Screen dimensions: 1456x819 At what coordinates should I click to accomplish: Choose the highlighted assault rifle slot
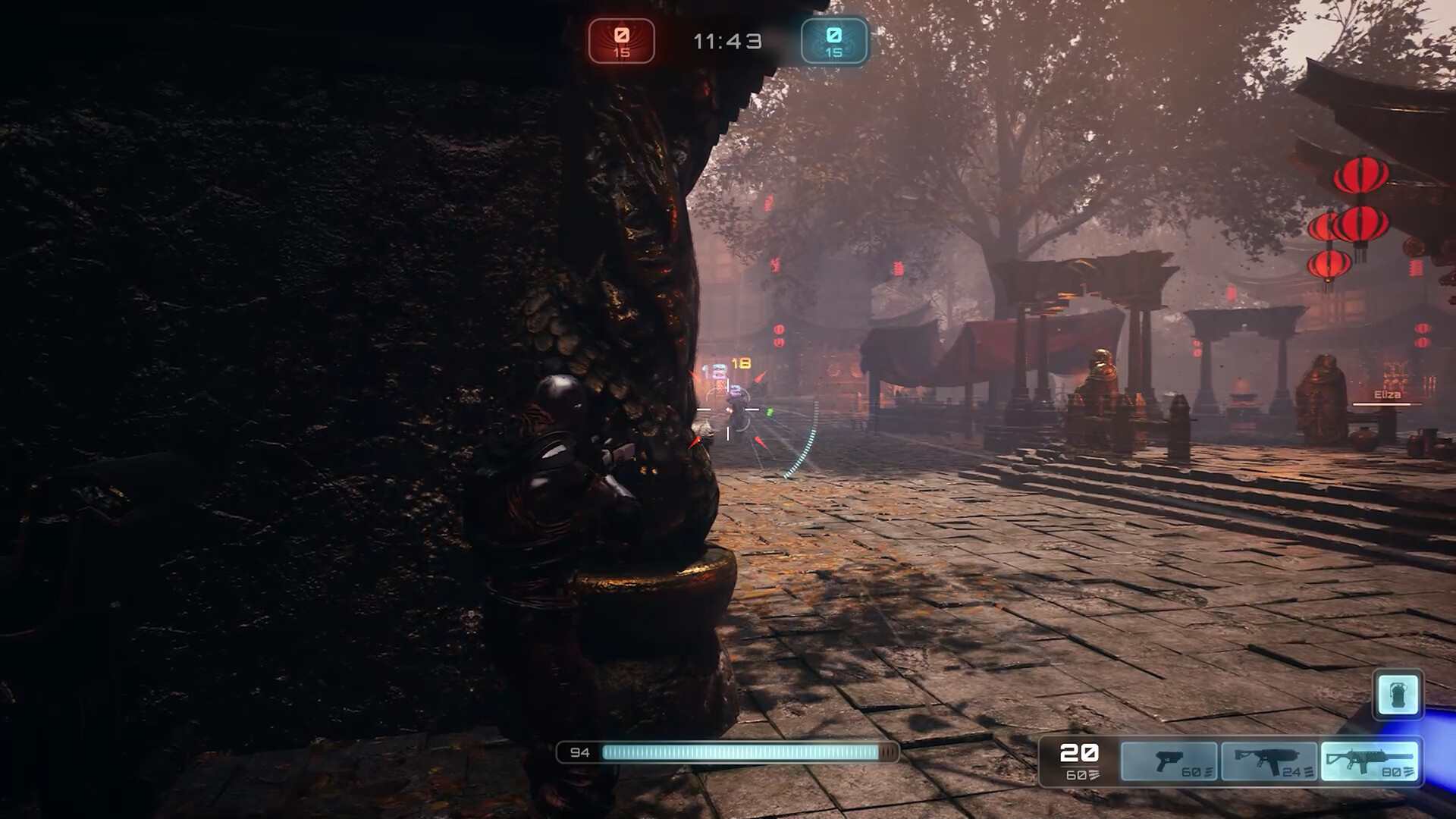point(1369,761)
